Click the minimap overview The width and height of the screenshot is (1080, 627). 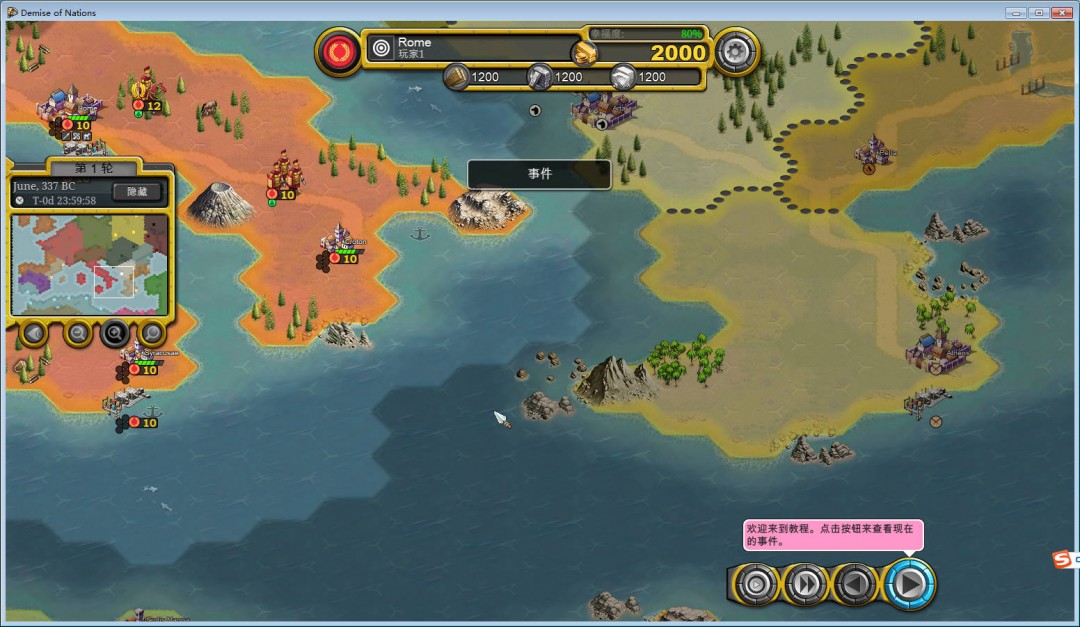(x=90, y=264)
